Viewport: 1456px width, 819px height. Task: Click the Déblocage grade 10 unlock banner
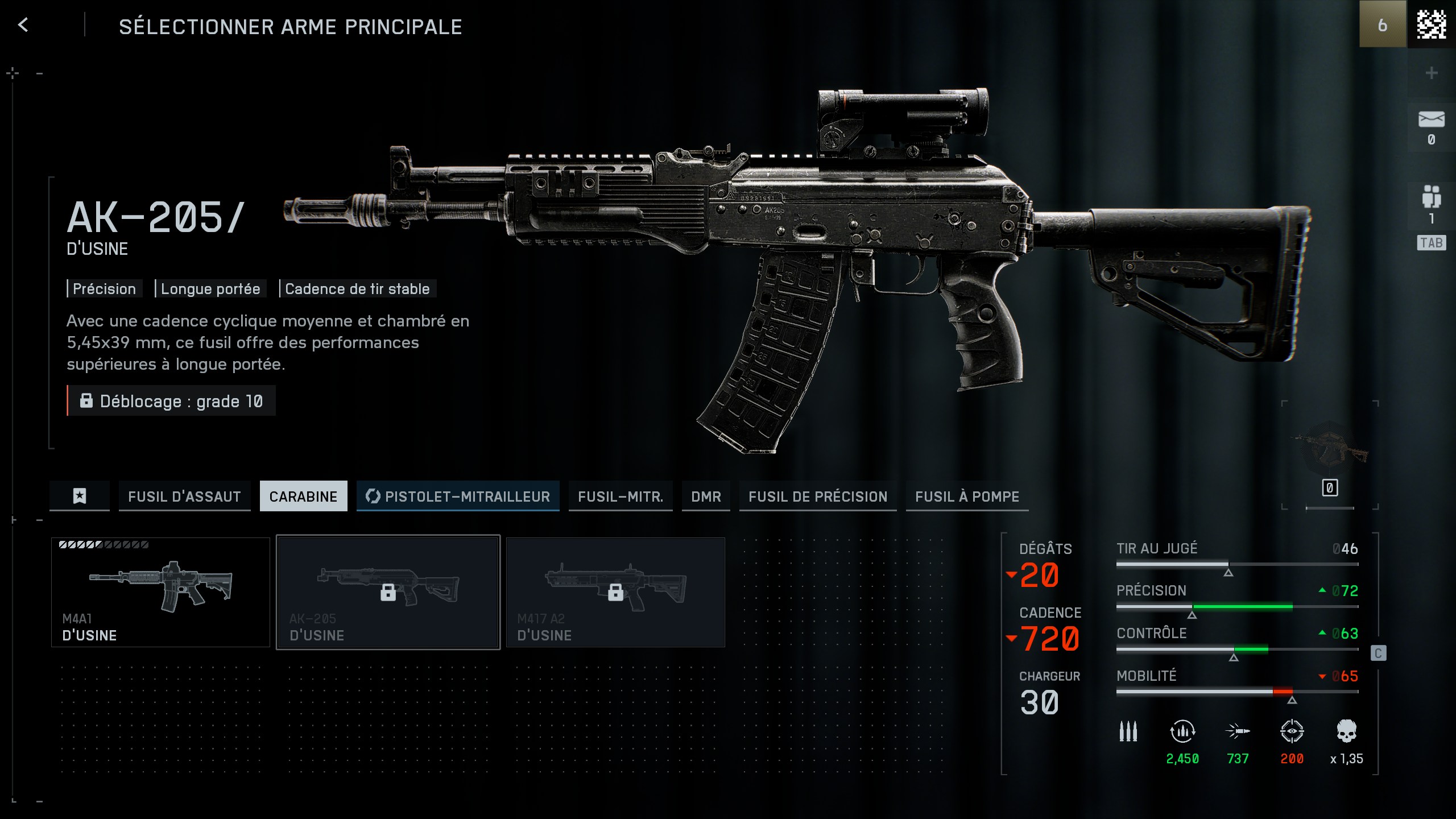click(x=170, y=401)
